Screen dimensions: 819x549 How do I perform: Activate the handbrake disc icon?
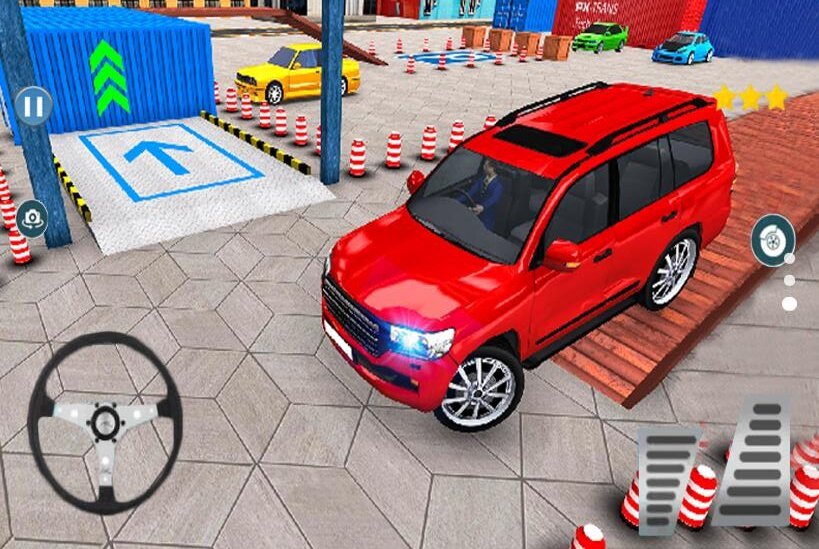tap(773, 241)
